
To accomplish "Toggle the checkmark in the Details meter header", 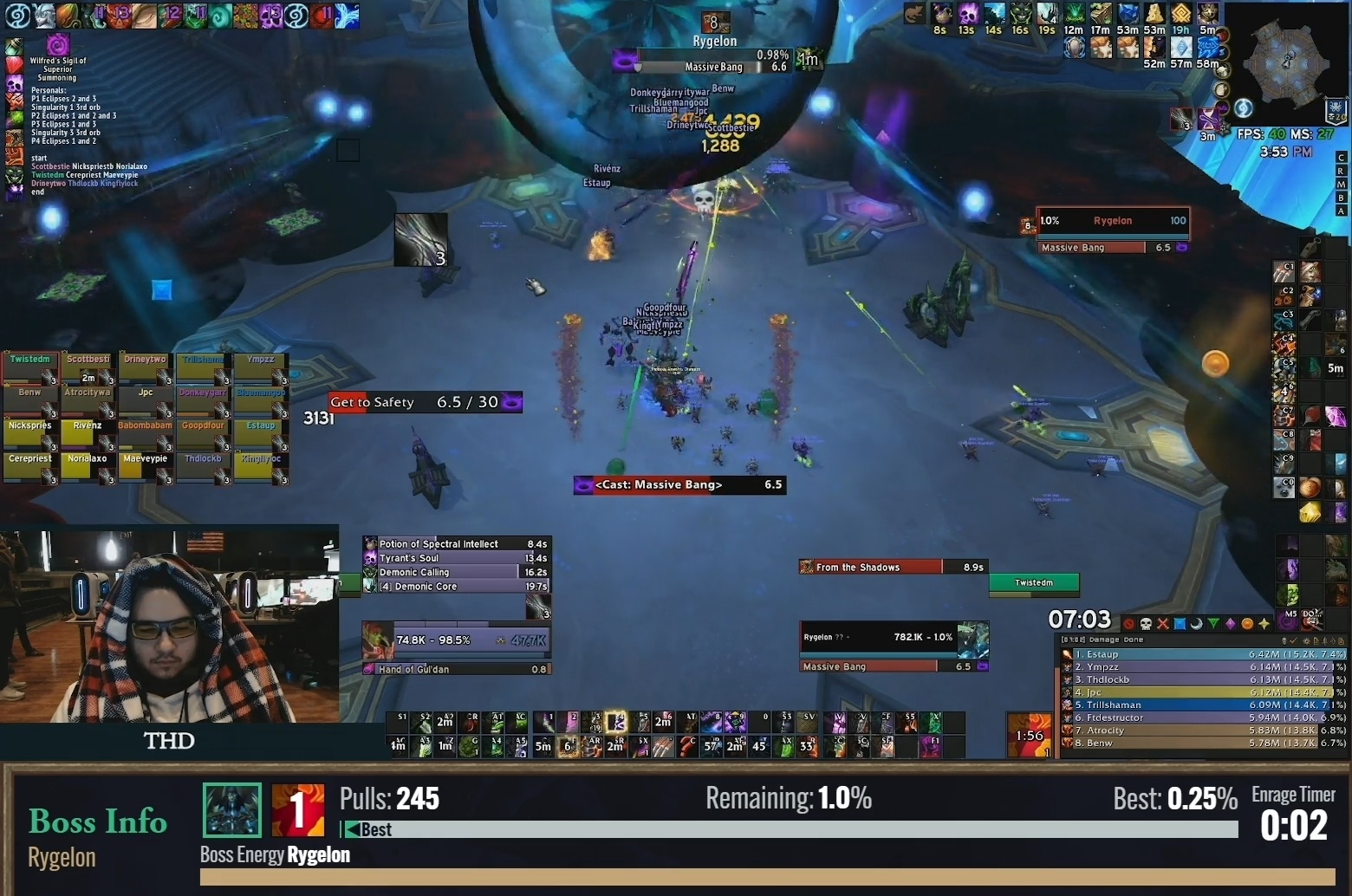I will tap(1291, 641).
